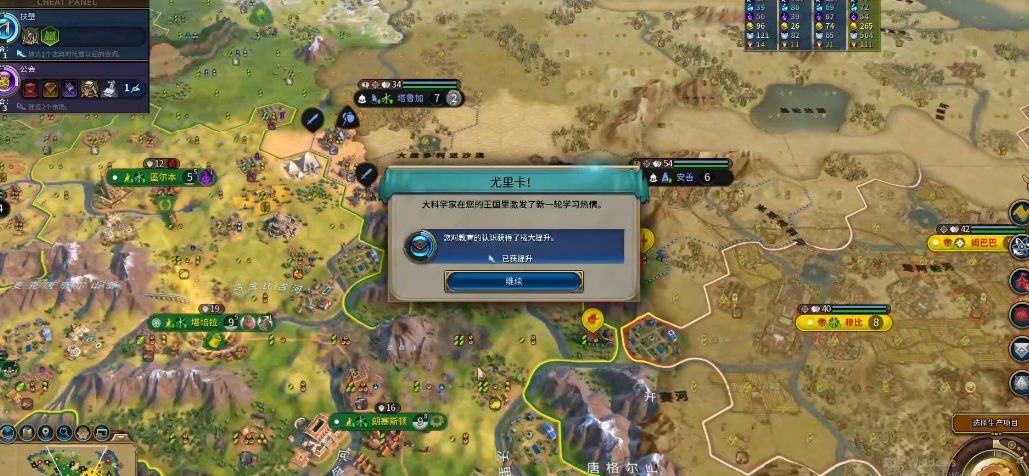Open the map search magnifier tool

[65, 433]
